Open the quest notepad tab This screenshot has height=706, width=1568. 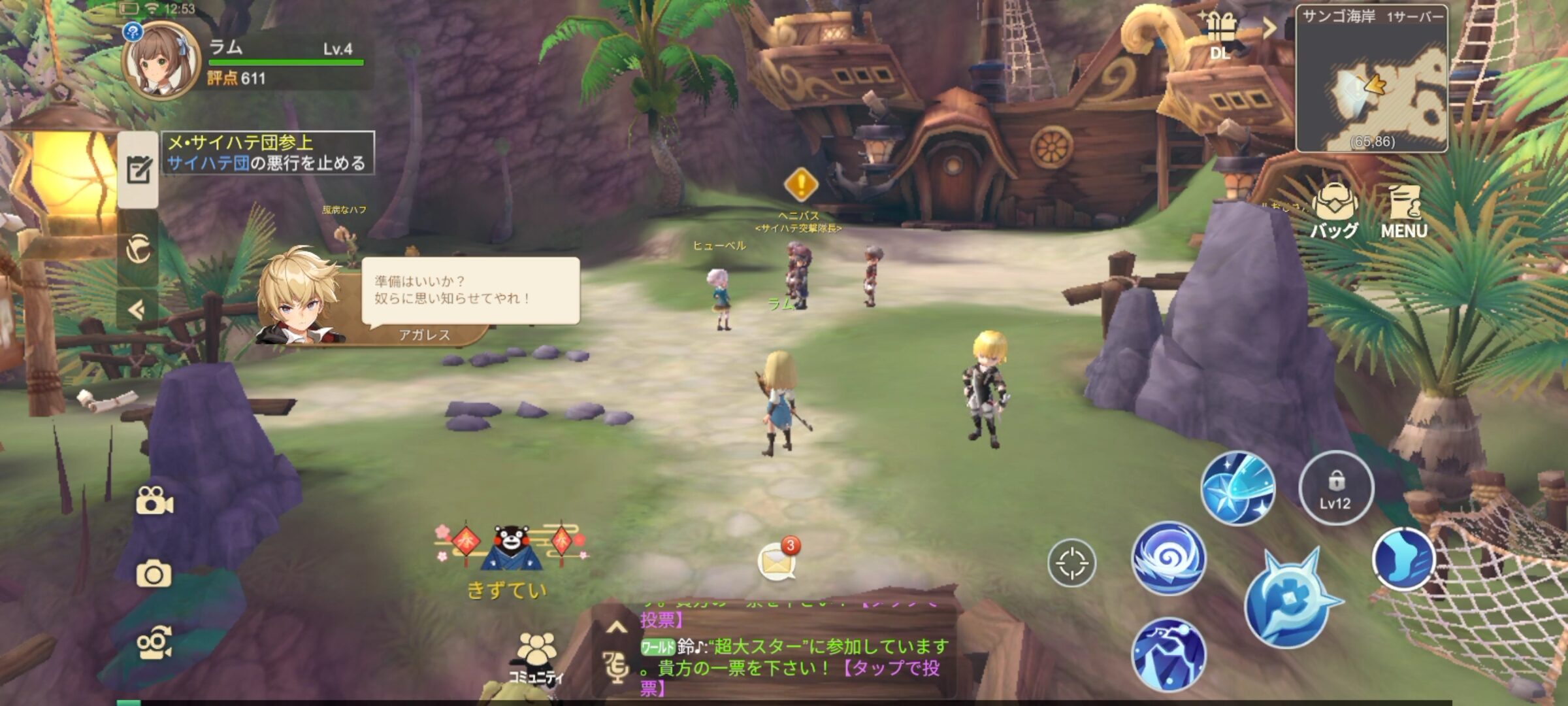pyautogui.click(x=139, y=170)
